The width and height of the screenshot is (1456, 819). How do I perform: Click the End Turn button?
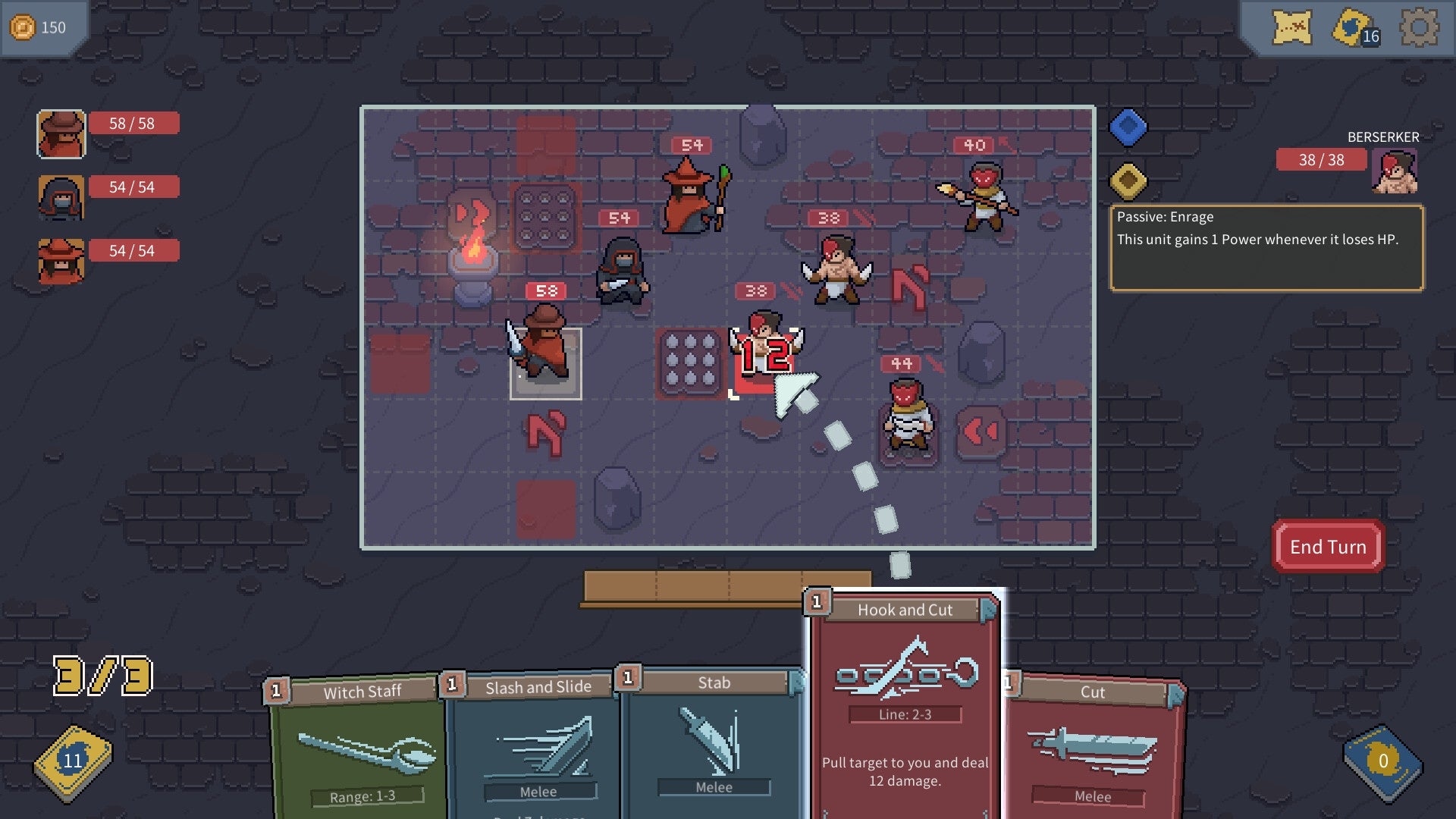[1327, 546]
